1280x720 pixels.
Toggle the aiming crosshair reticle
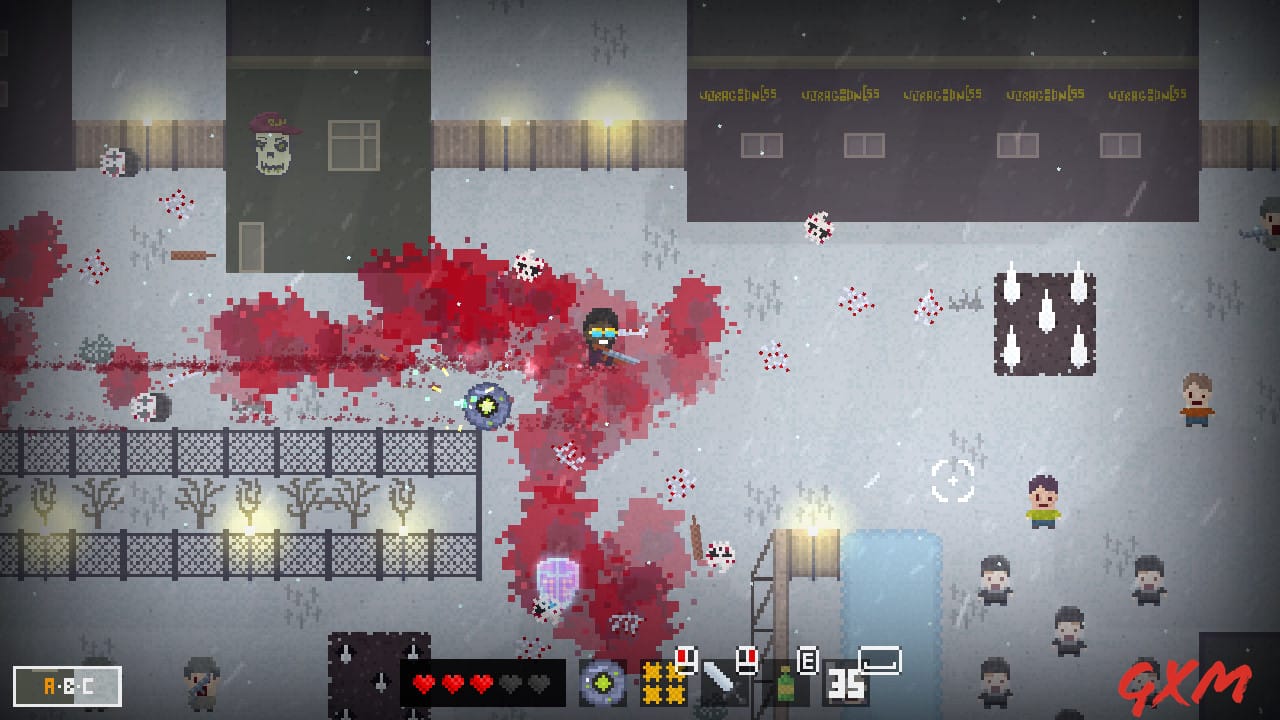951,479
